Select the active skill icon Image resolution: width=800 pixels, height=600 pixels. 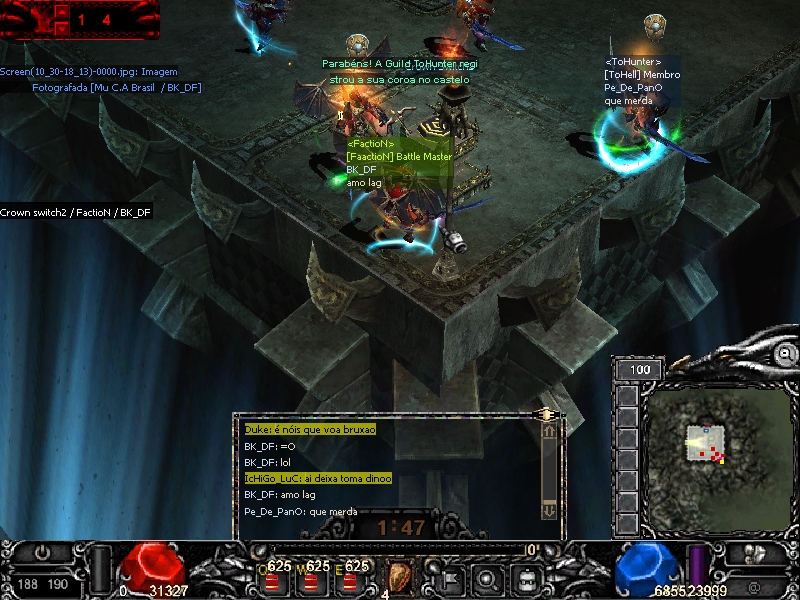[400, 576]
